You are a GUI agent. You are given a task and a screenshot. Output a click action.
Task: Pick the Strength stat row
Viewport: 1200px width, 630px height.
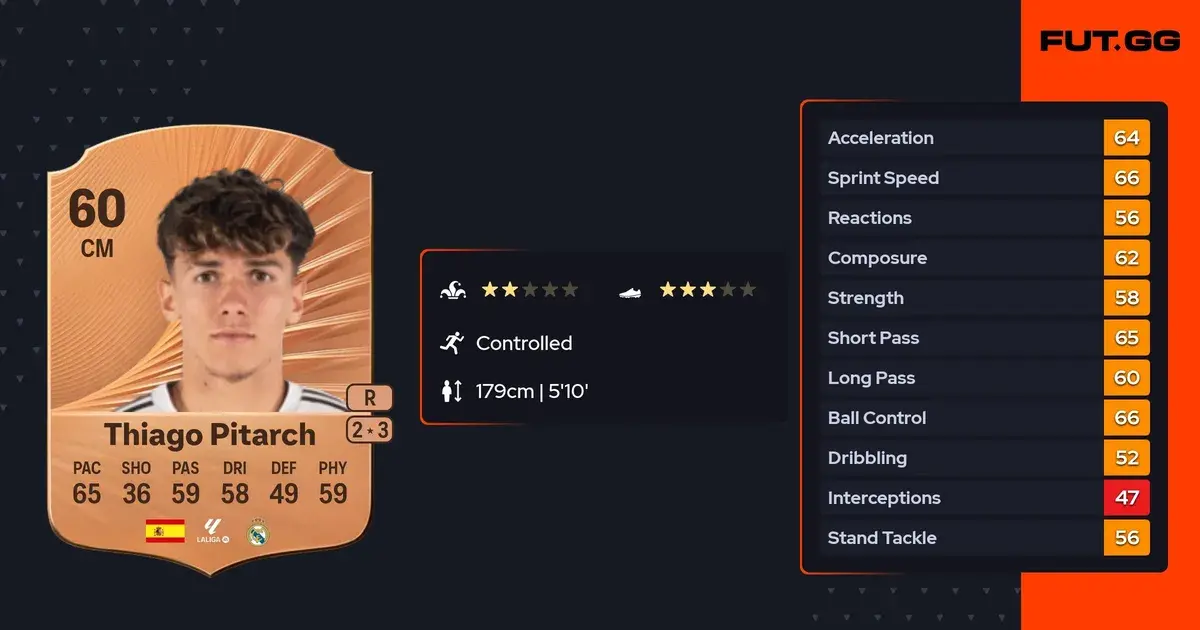(x=984, y=298)
